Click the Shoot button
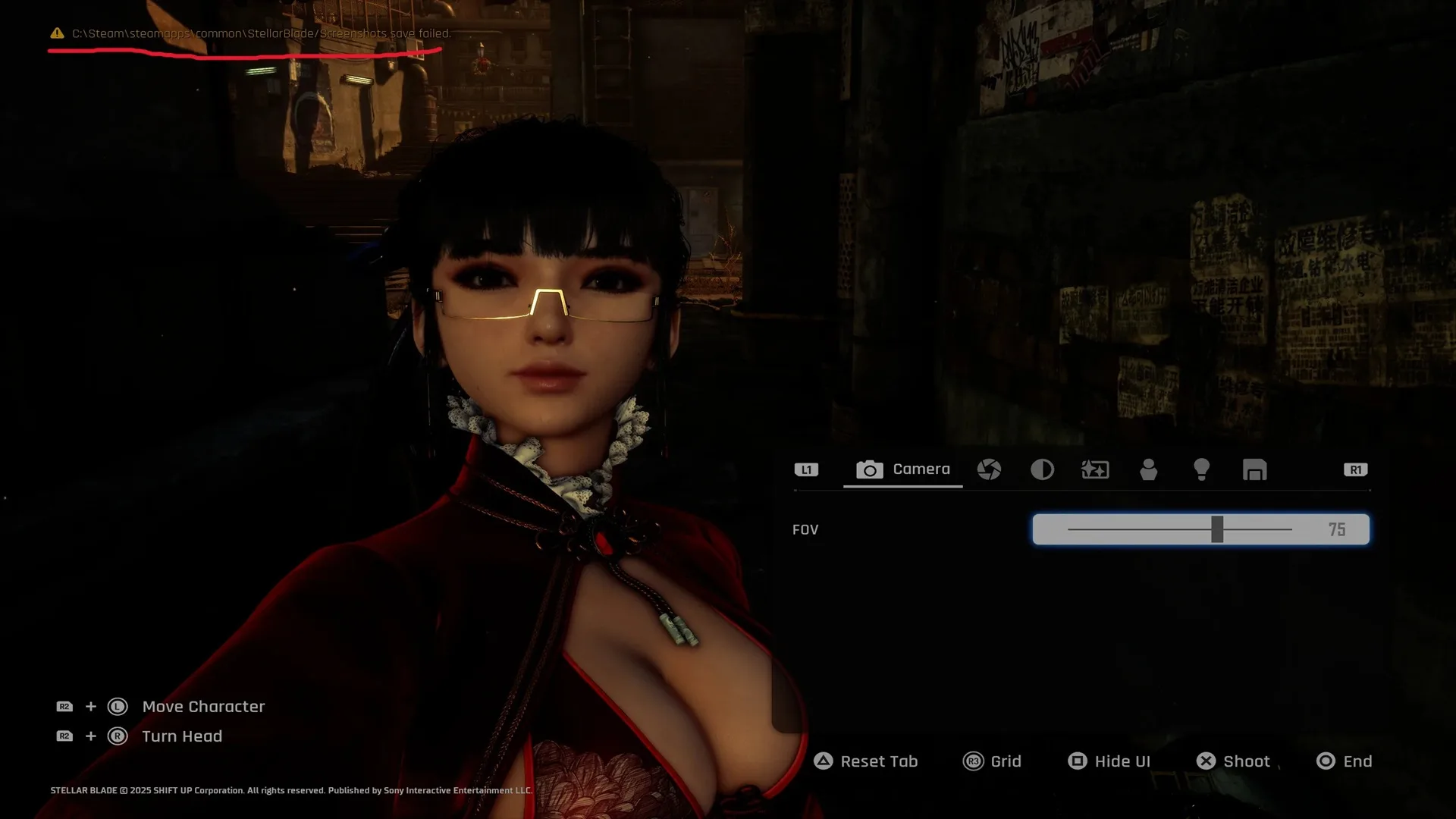Viewport: 1456px width, 819px height. tap(1232, 761)
